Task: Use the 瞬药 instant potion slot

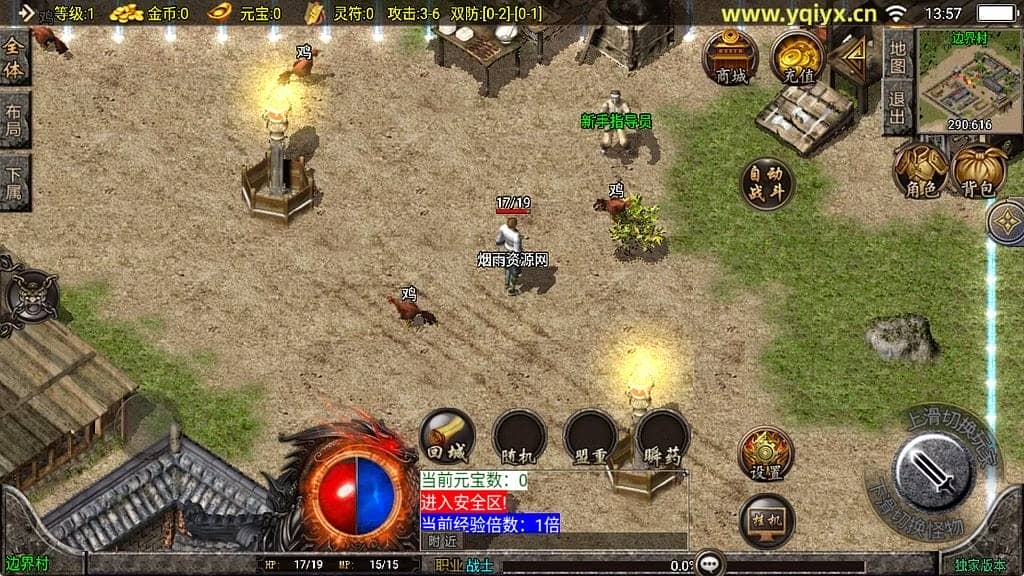Action: click(x=662, y=437)
